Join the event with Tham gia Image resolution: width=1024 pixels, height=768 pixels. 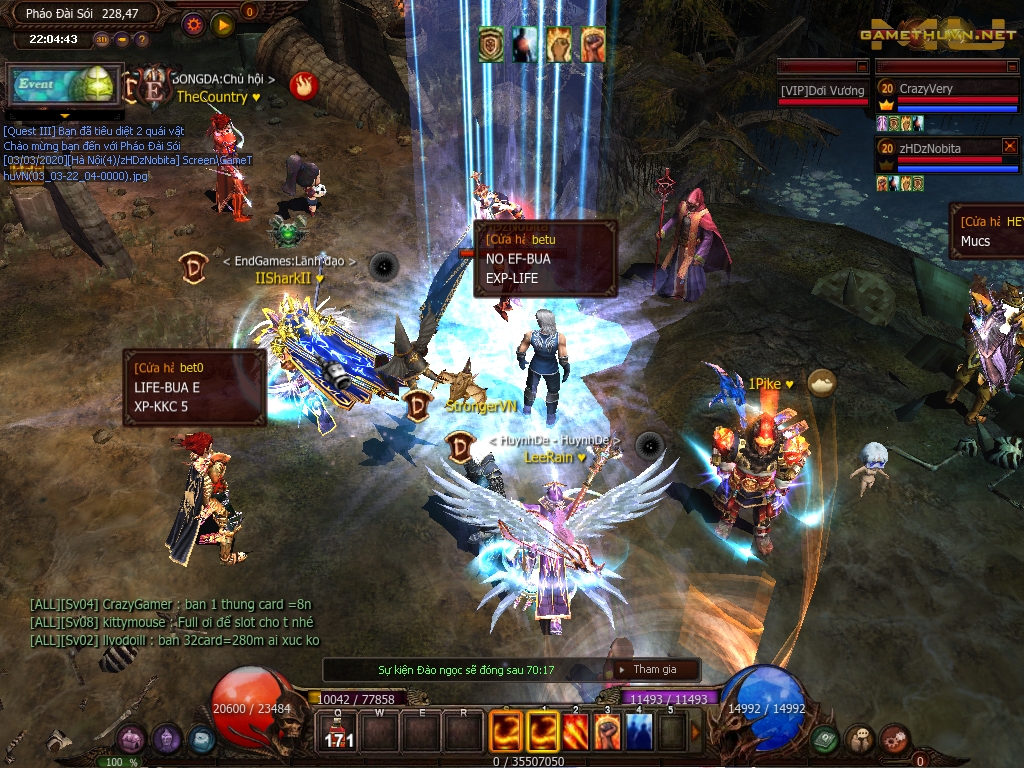click(x=654, y=669)
